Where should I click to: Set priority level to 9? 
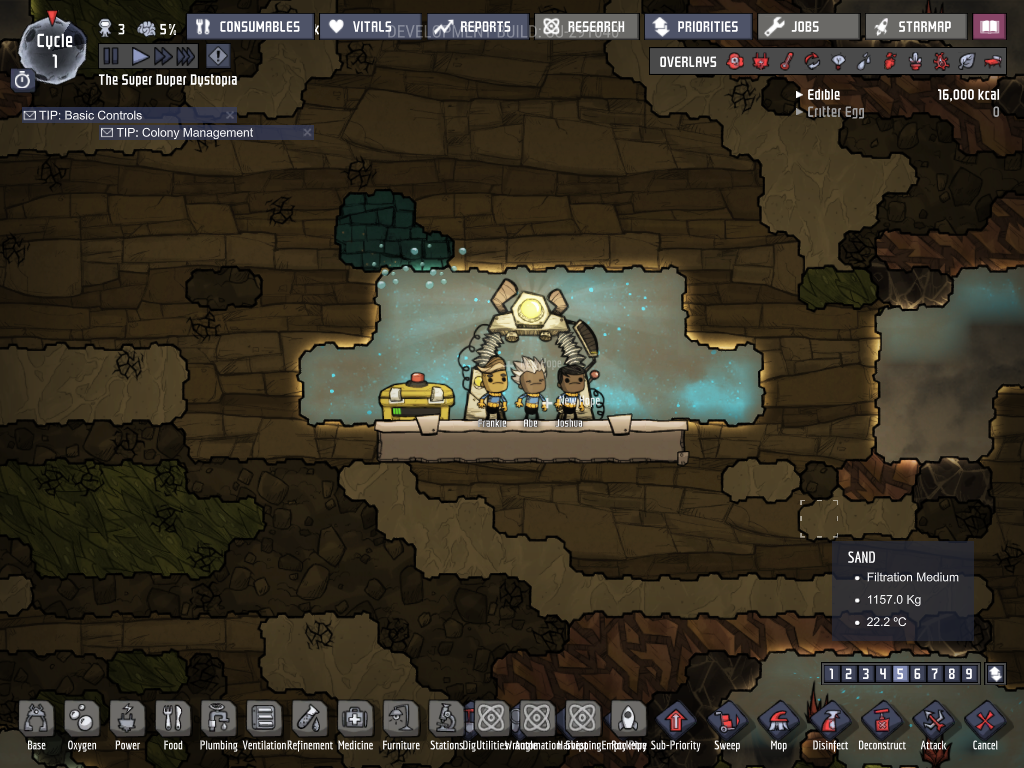(968, 674)
